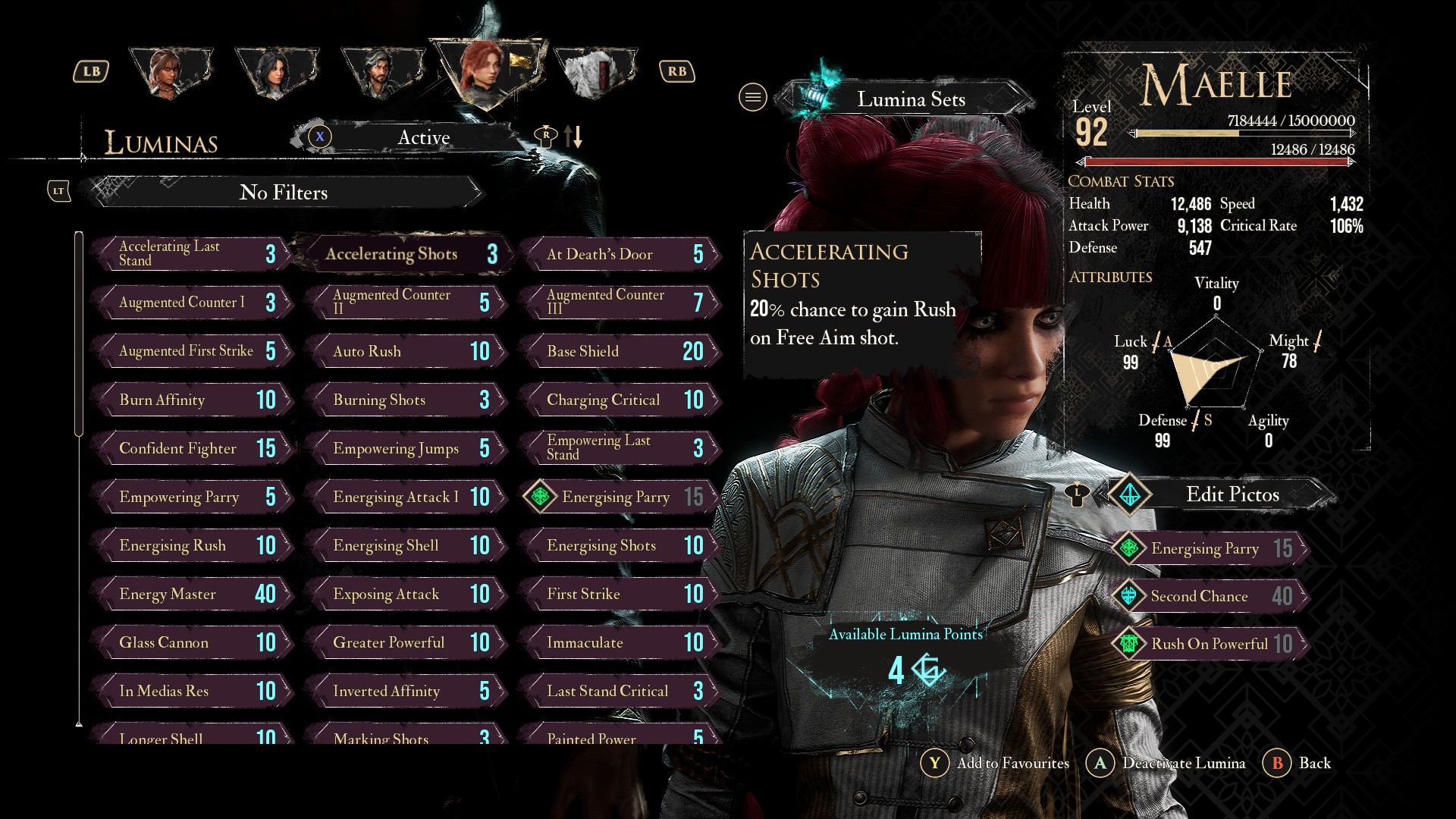This screenshot has width=1456, height=819.
Task: Choose the At Death's Door lumina
Action: (618, 254)
